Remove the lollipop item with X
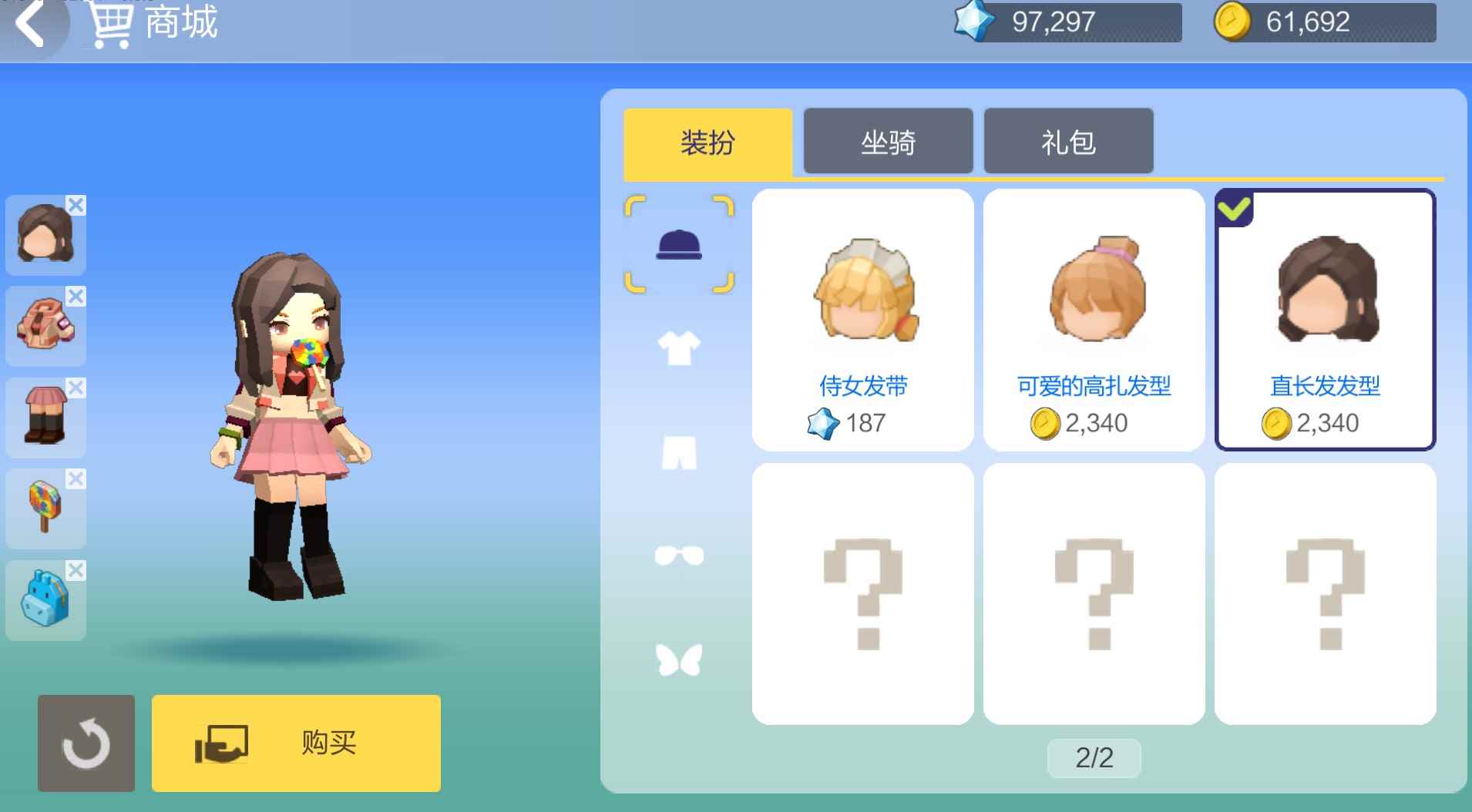The width and height of the screenshot is (1472, 812). coord(76,479)
